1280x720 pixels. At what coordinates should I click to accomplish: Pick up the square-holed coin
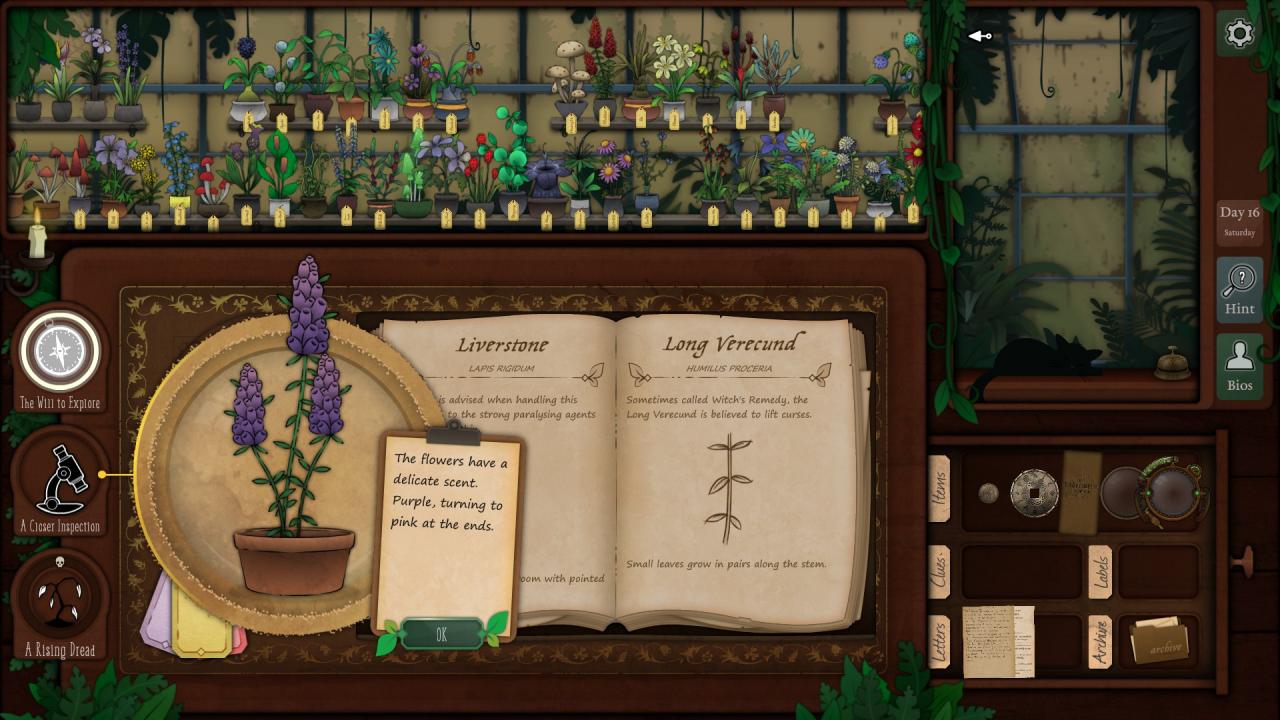pos(1034,492)
